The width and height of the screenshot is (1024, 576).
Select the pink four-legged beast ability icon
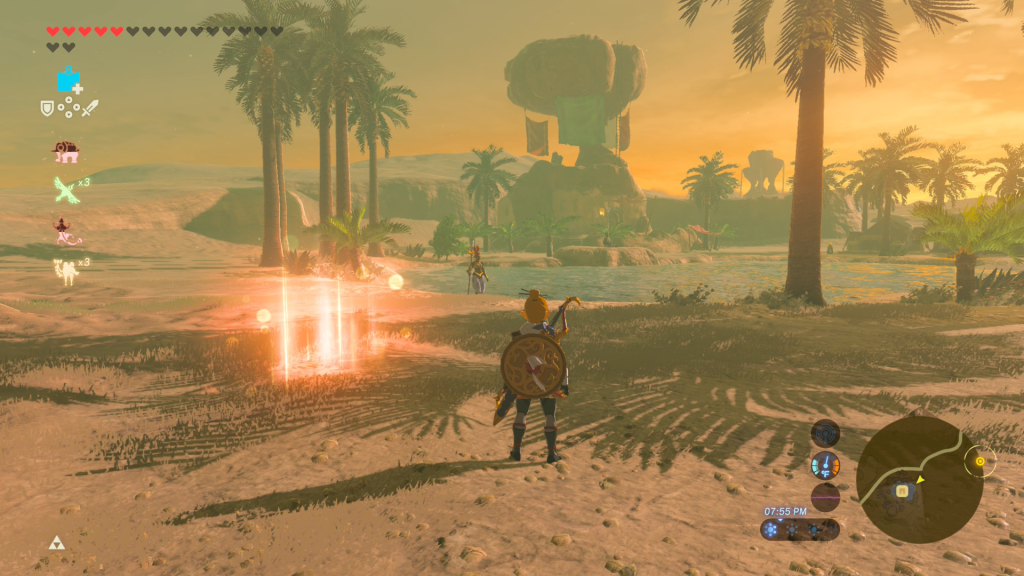(x=66, y=152)
